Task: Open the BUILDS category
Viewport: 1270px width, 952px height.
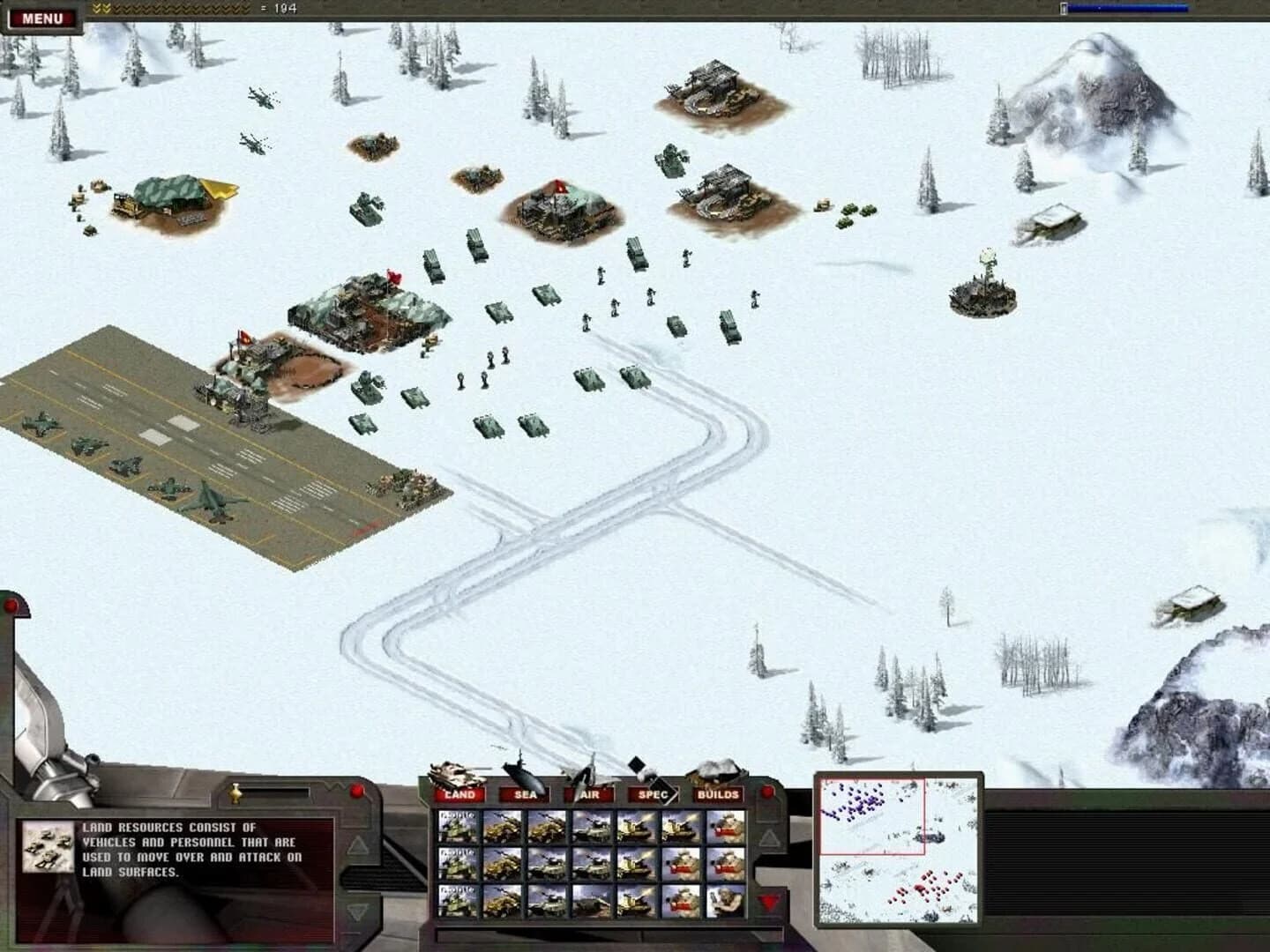Action: tap(718, 794)
